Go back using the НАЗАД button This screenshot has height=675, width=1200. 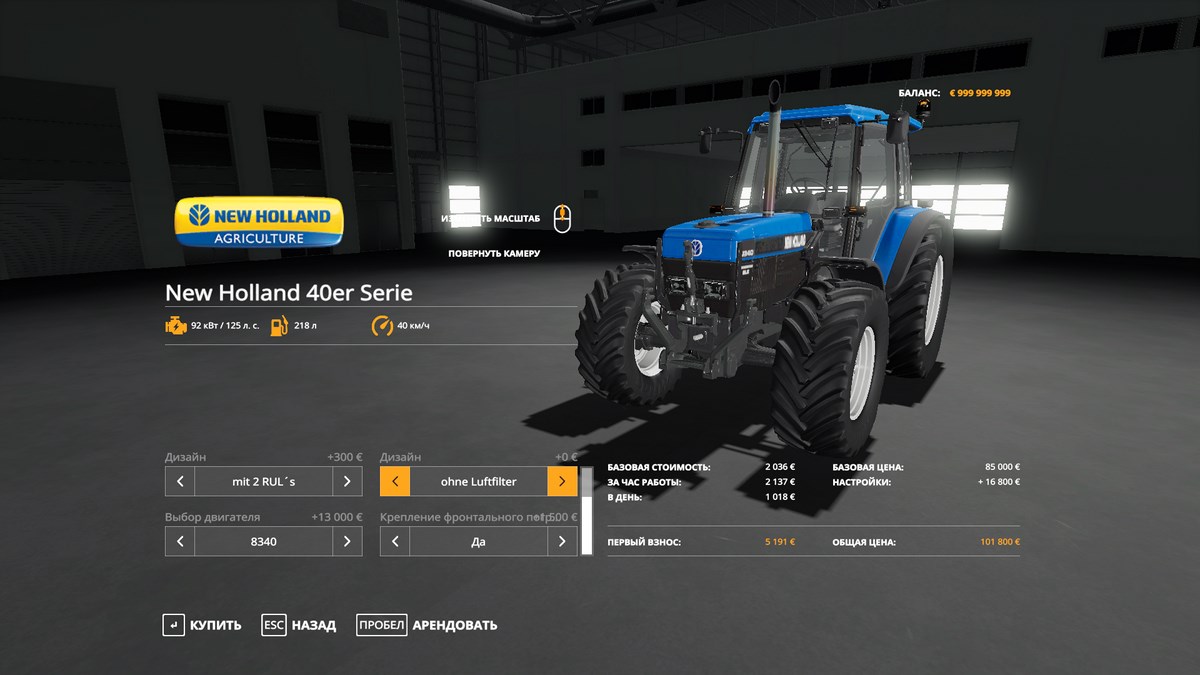(x=299, y=625)
